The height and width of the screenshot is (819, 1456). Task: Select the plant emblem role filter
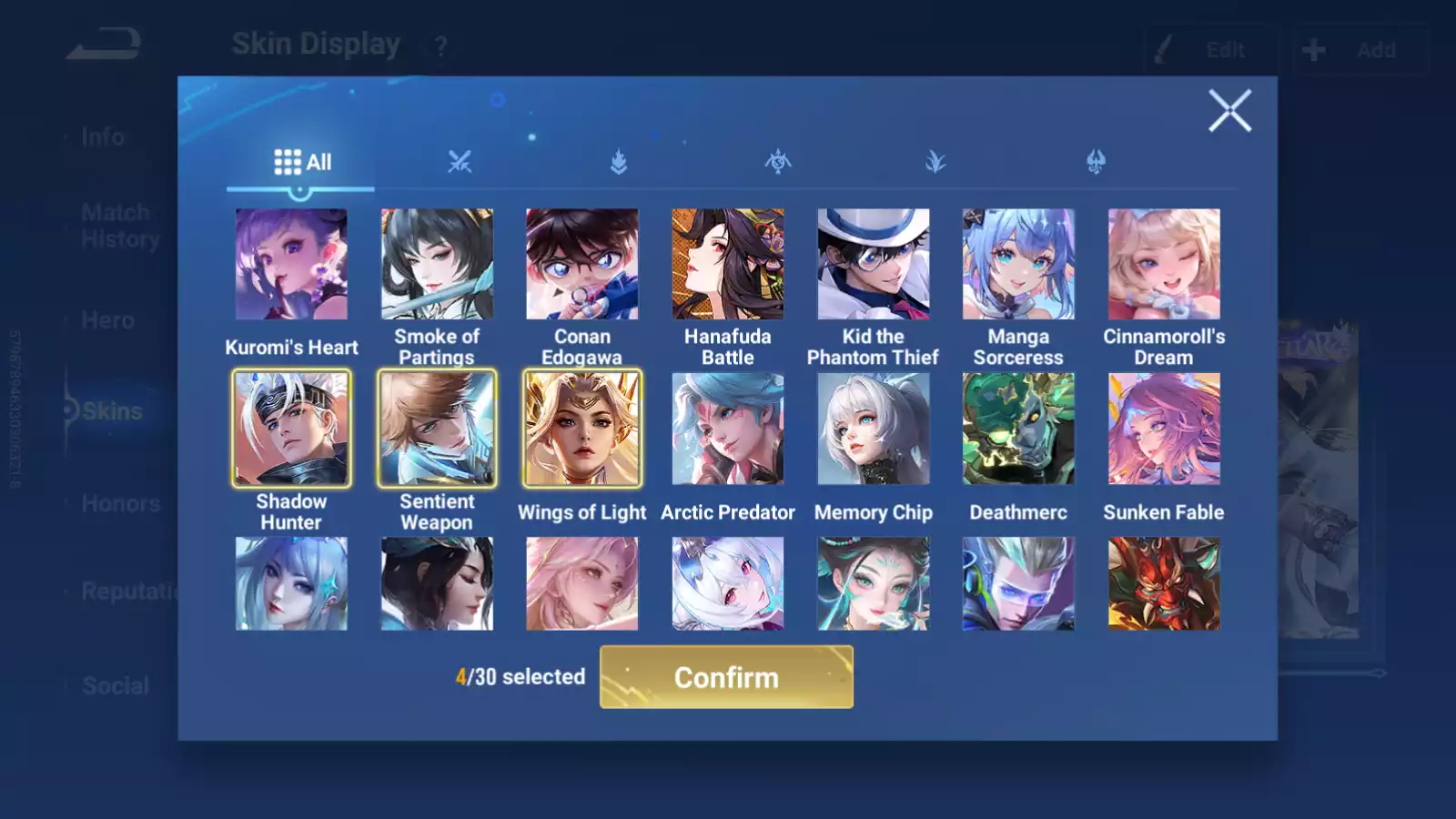tap(937, 162)
